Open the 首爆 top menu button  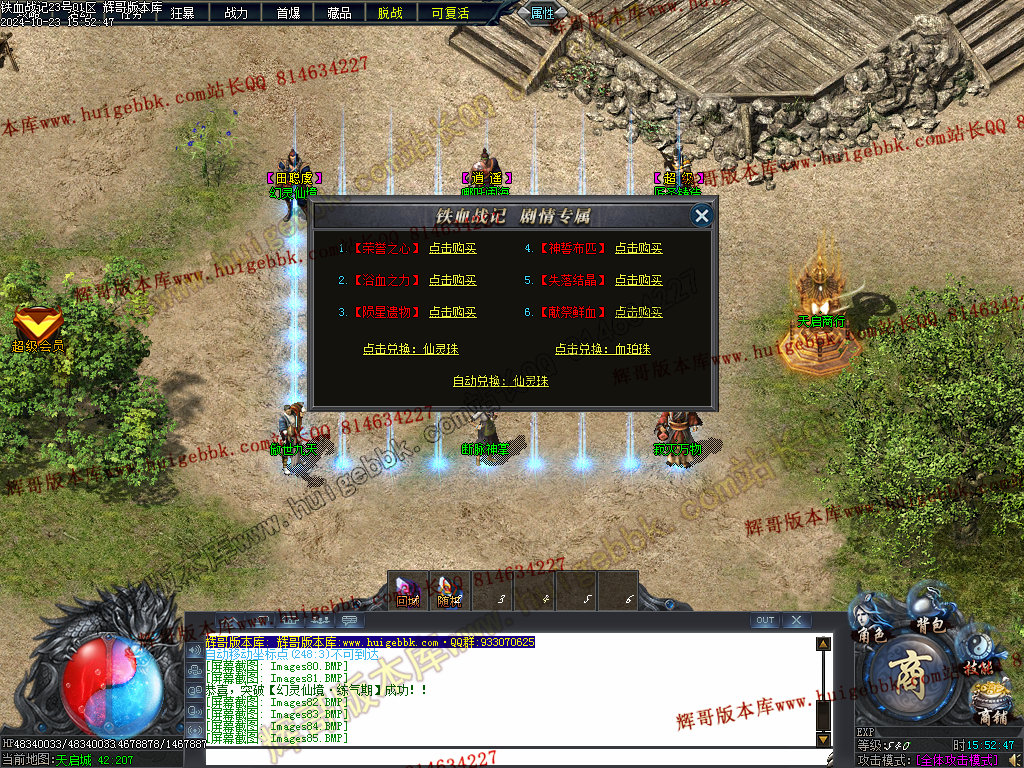pyautogui.click(x=288, y=13)
